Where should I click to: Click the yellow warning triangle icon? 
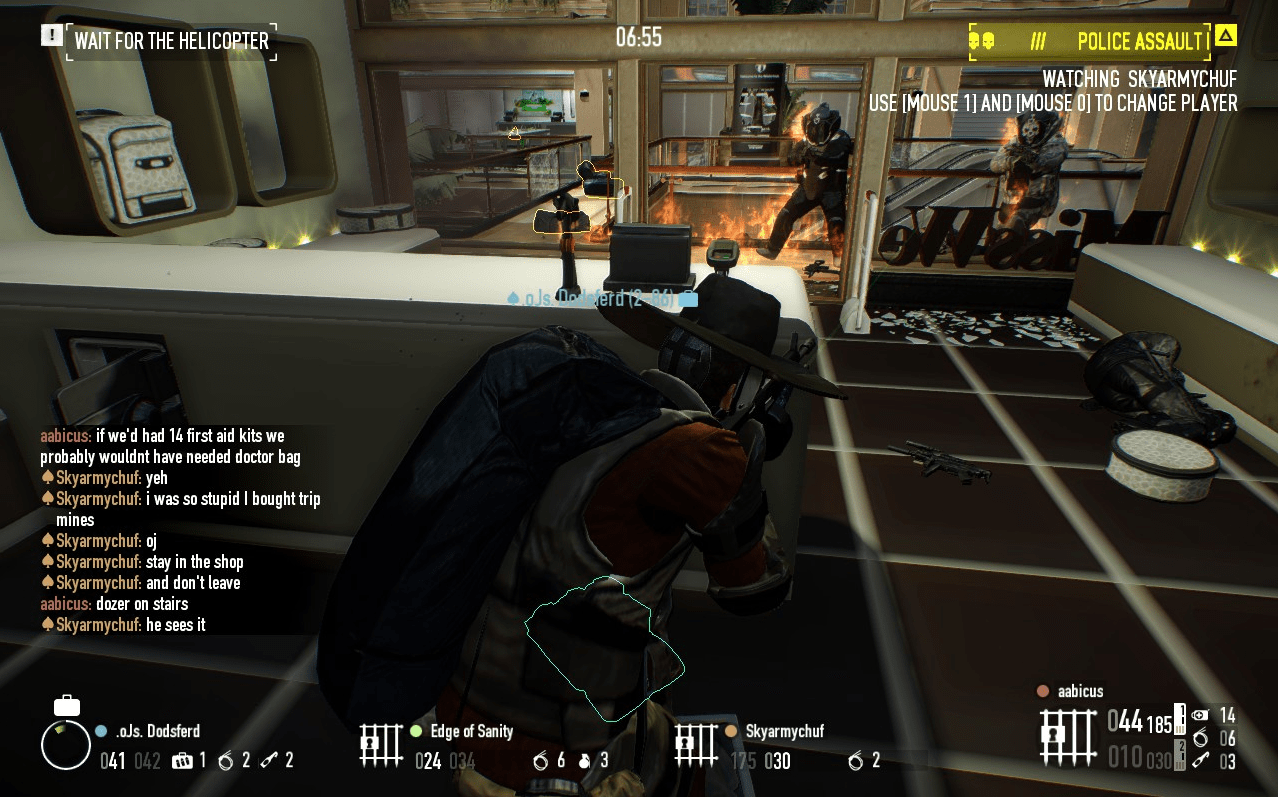tap(1226, 37)
